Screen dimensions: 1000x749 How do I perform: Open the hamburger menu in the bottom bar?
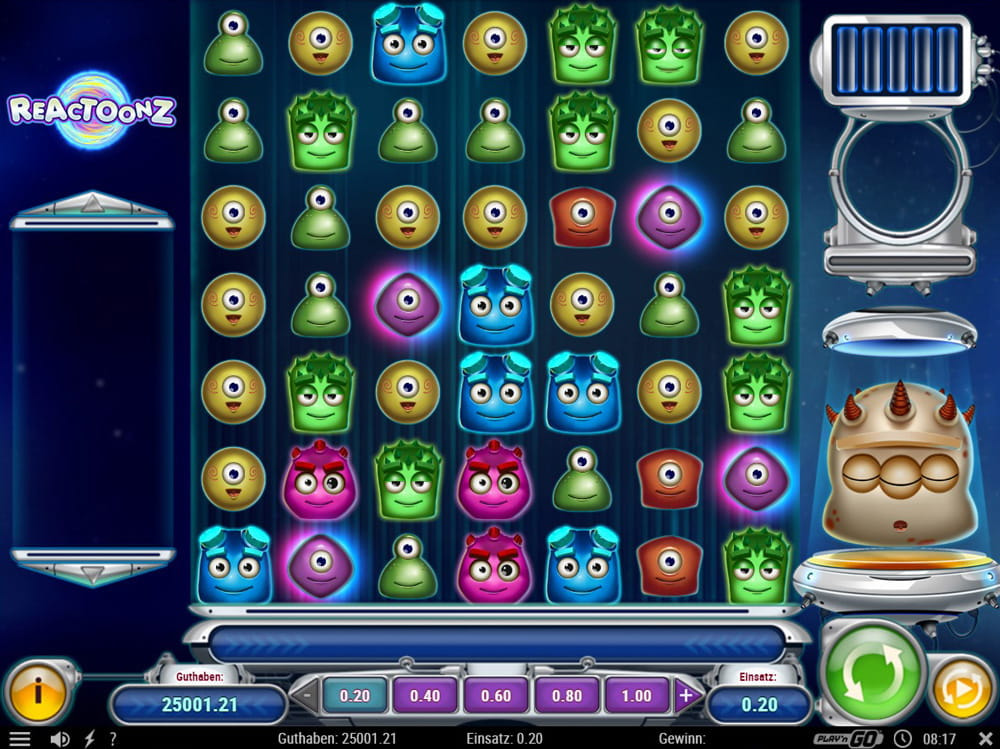pos(19,739)
